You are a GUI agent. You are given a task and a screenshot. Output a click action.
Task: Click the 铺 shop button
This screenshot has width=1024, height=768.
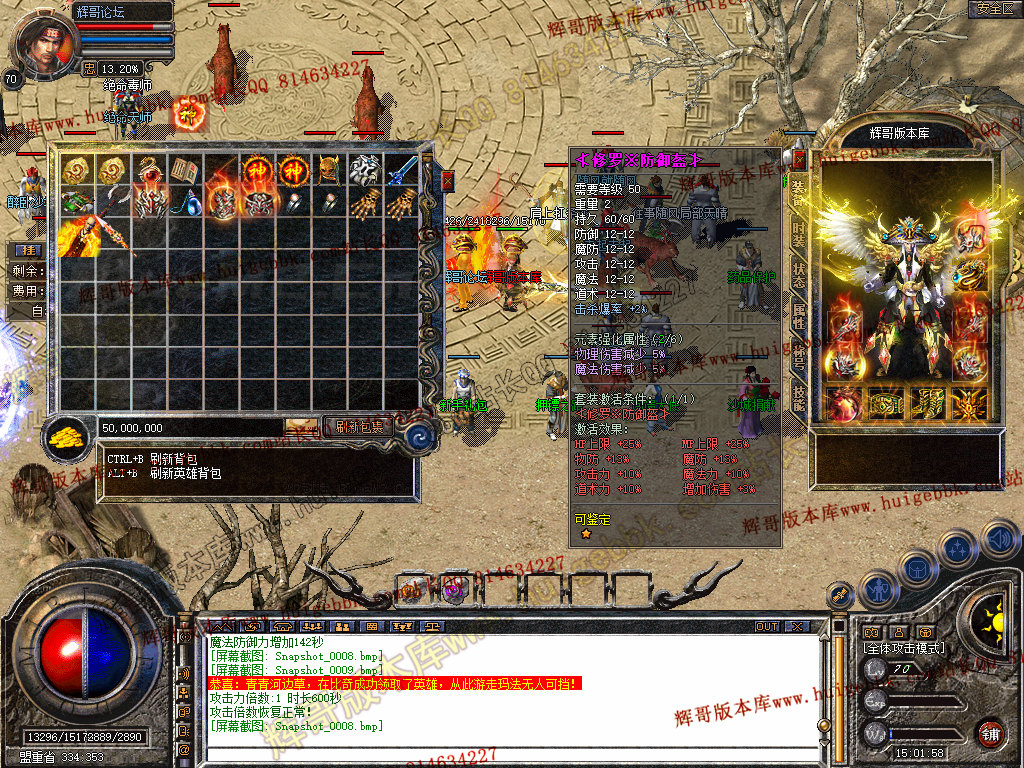pos(991,732)
